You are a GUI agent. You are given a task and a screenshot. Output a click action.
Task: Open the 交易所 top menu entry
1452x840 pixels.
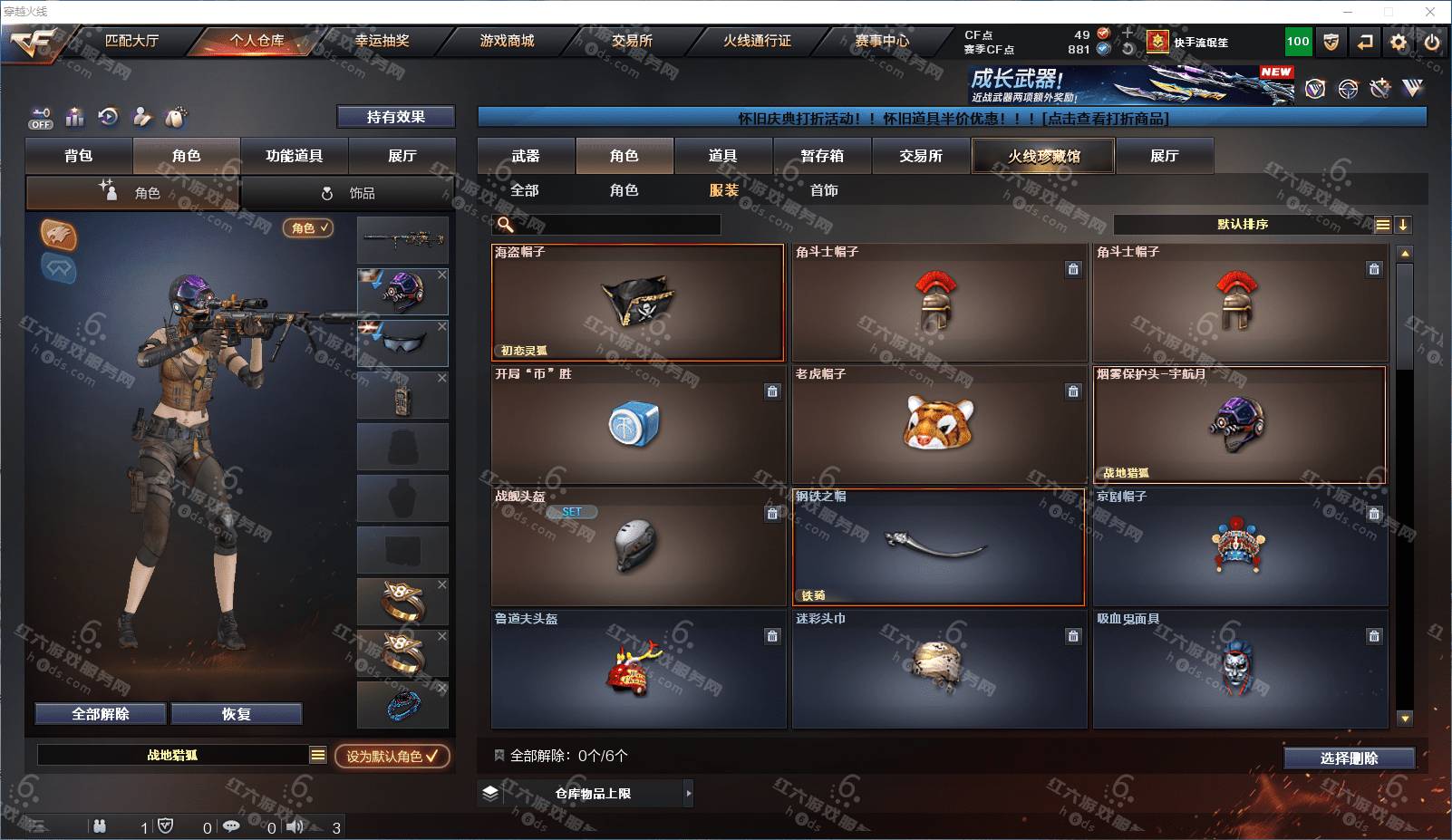pos(632,41)
